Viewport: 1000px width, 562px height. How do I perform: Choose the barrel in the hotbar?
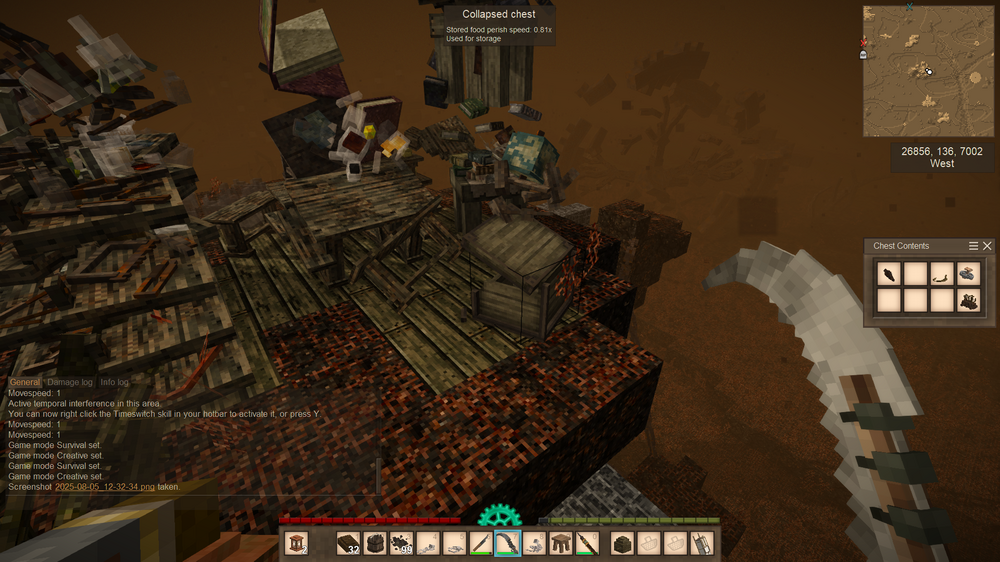pos(374,543)
